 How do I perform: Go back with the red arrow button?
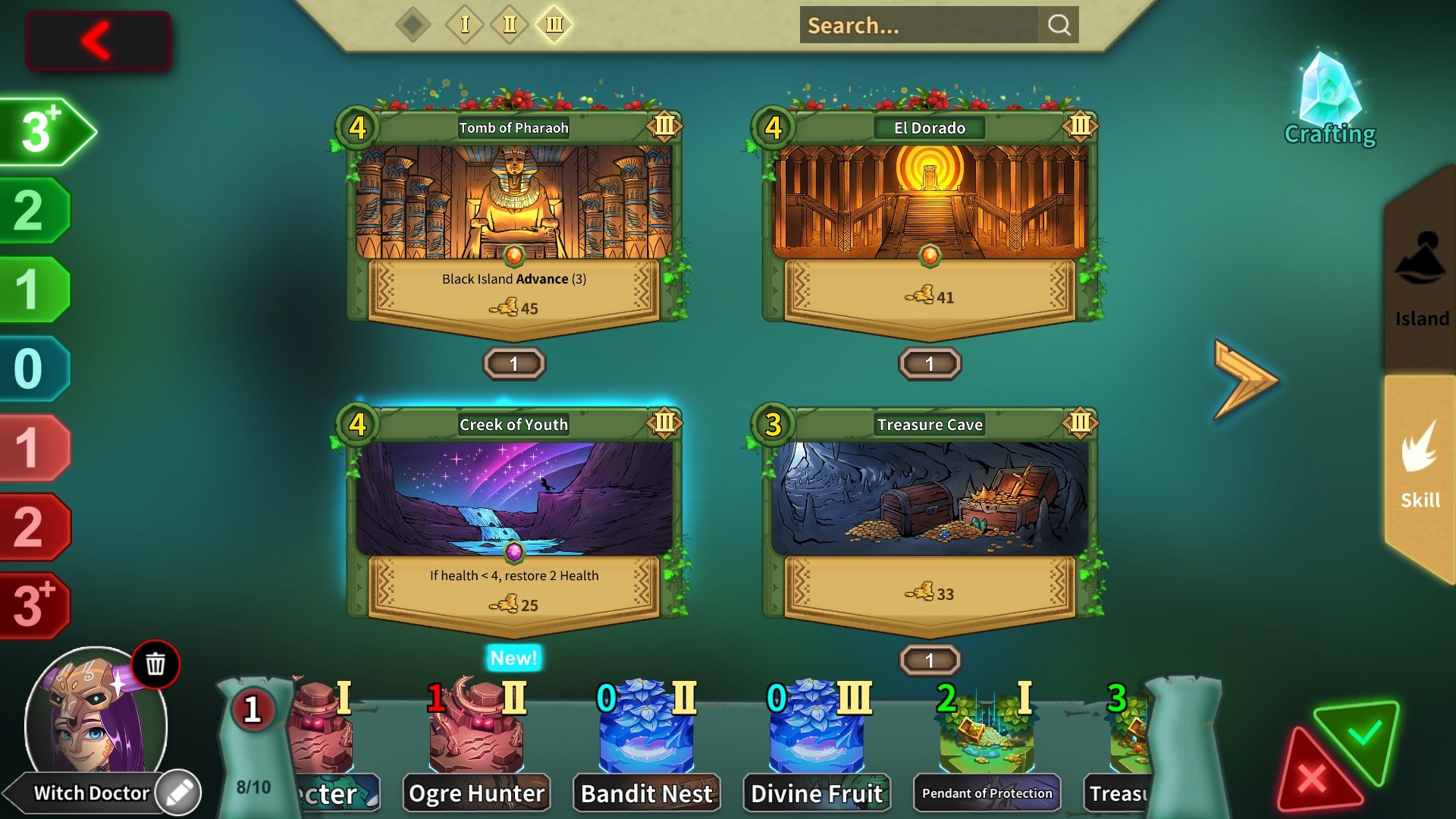[98, 41]
